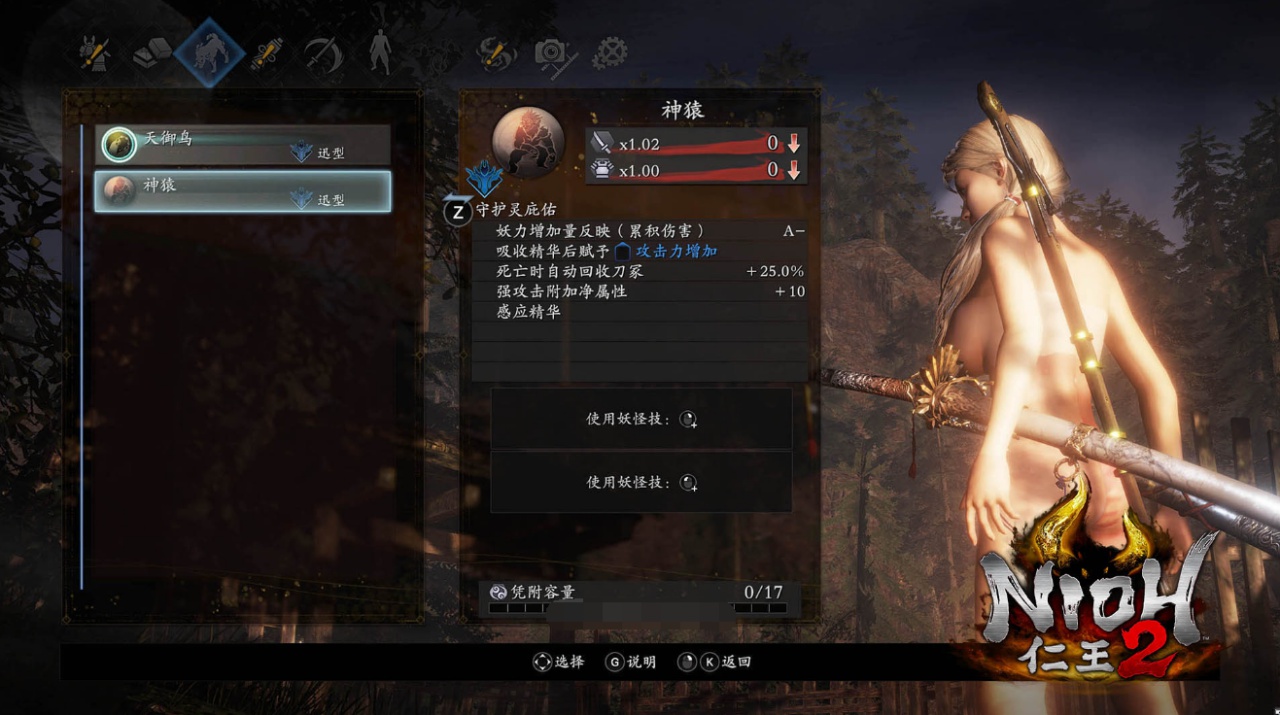Click the 神猿 spirit portrait icon

(527, 141)
